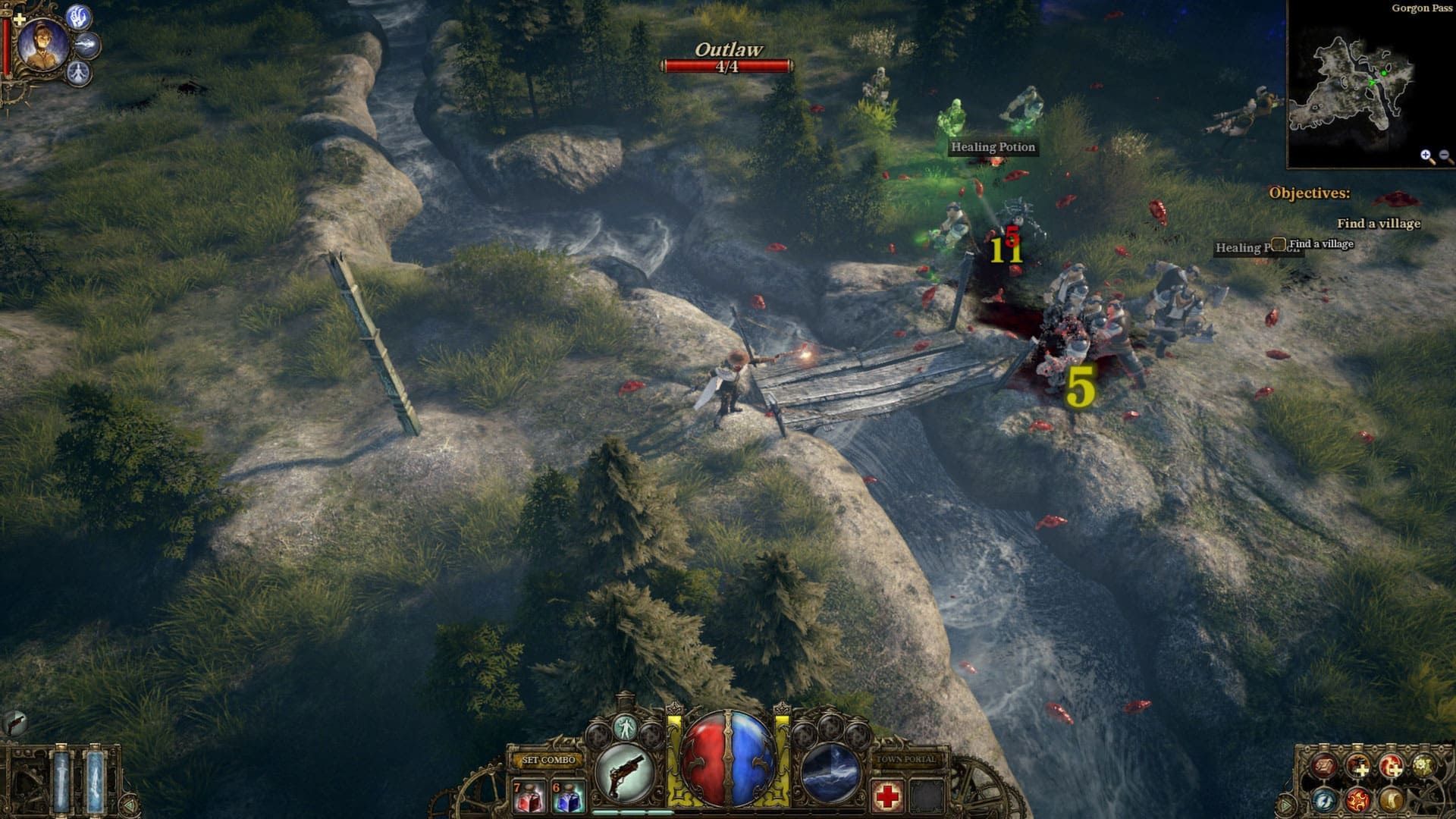Click the ghost trance icon above the weapon slot

click(626, 729)
